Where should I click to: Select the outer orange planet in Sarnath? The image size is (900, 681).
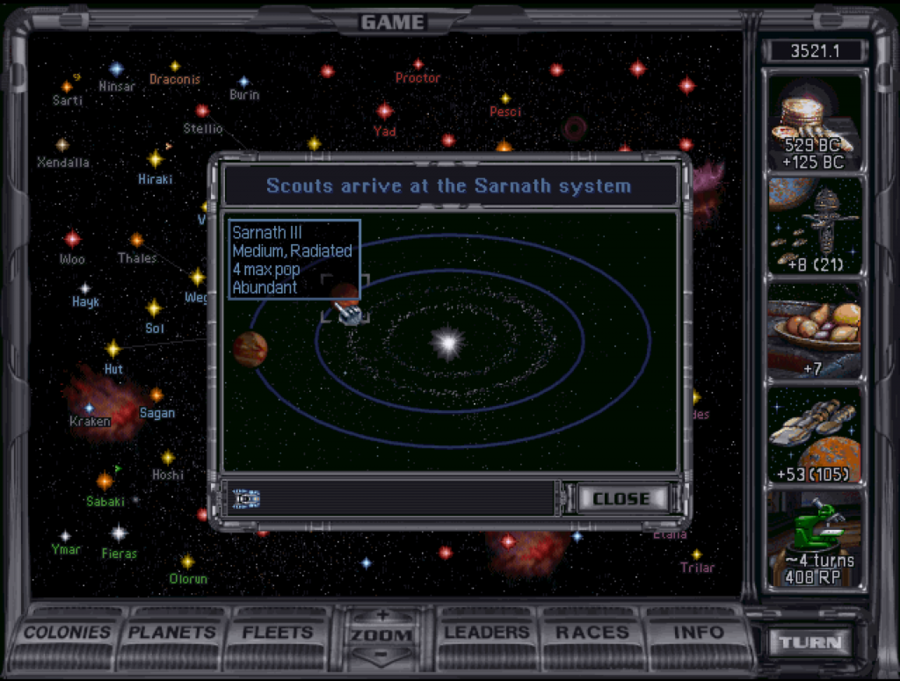pos(250,349)
